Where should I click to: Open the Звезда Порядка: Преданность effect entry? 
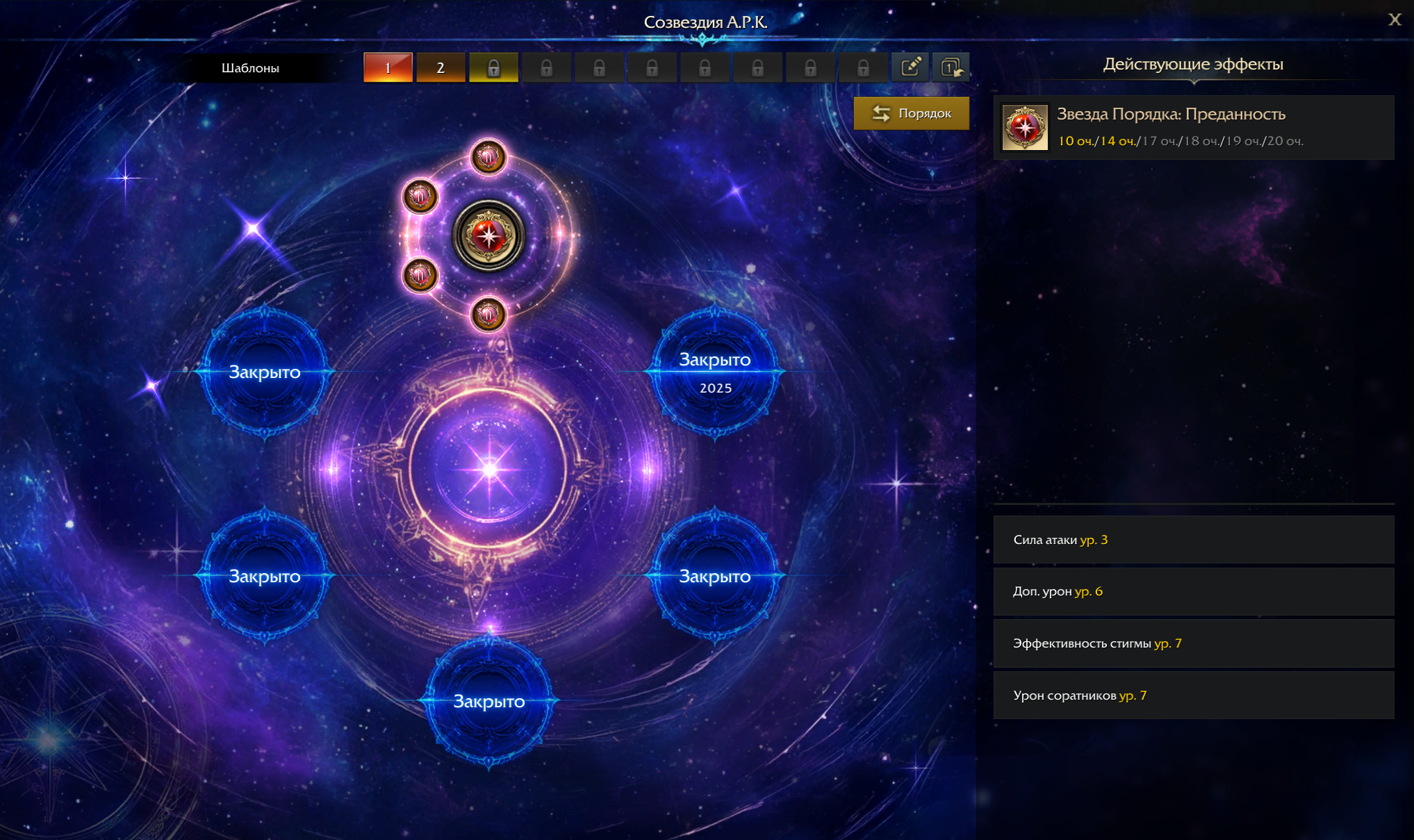[x=1193, y=127]
